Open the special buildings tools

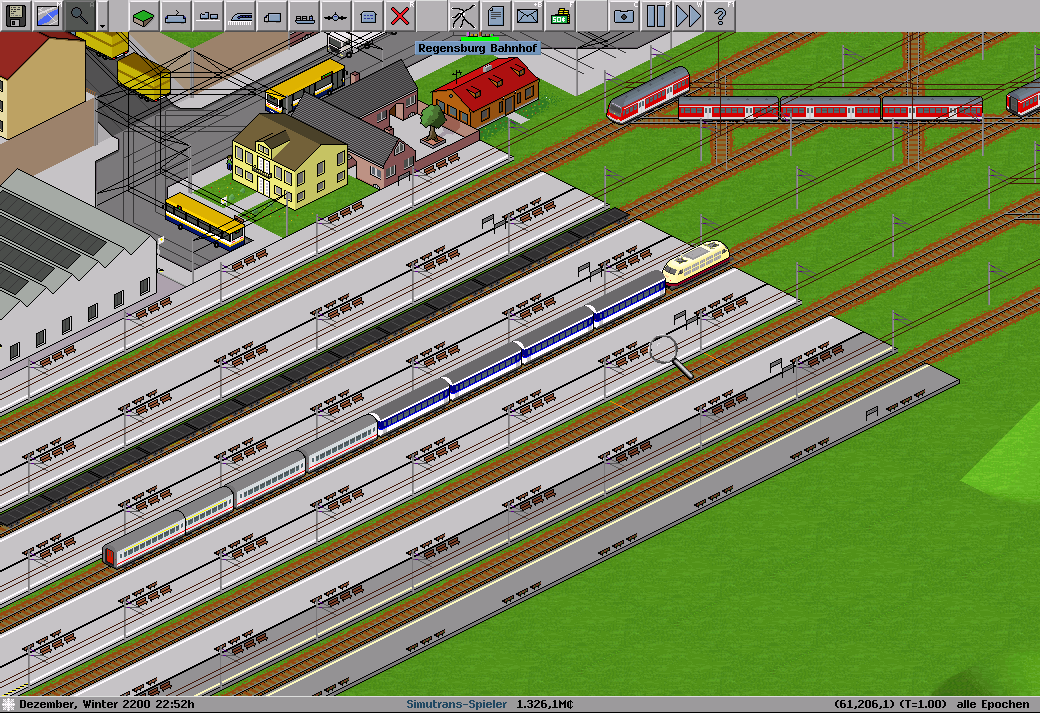(x=368, y=15)
